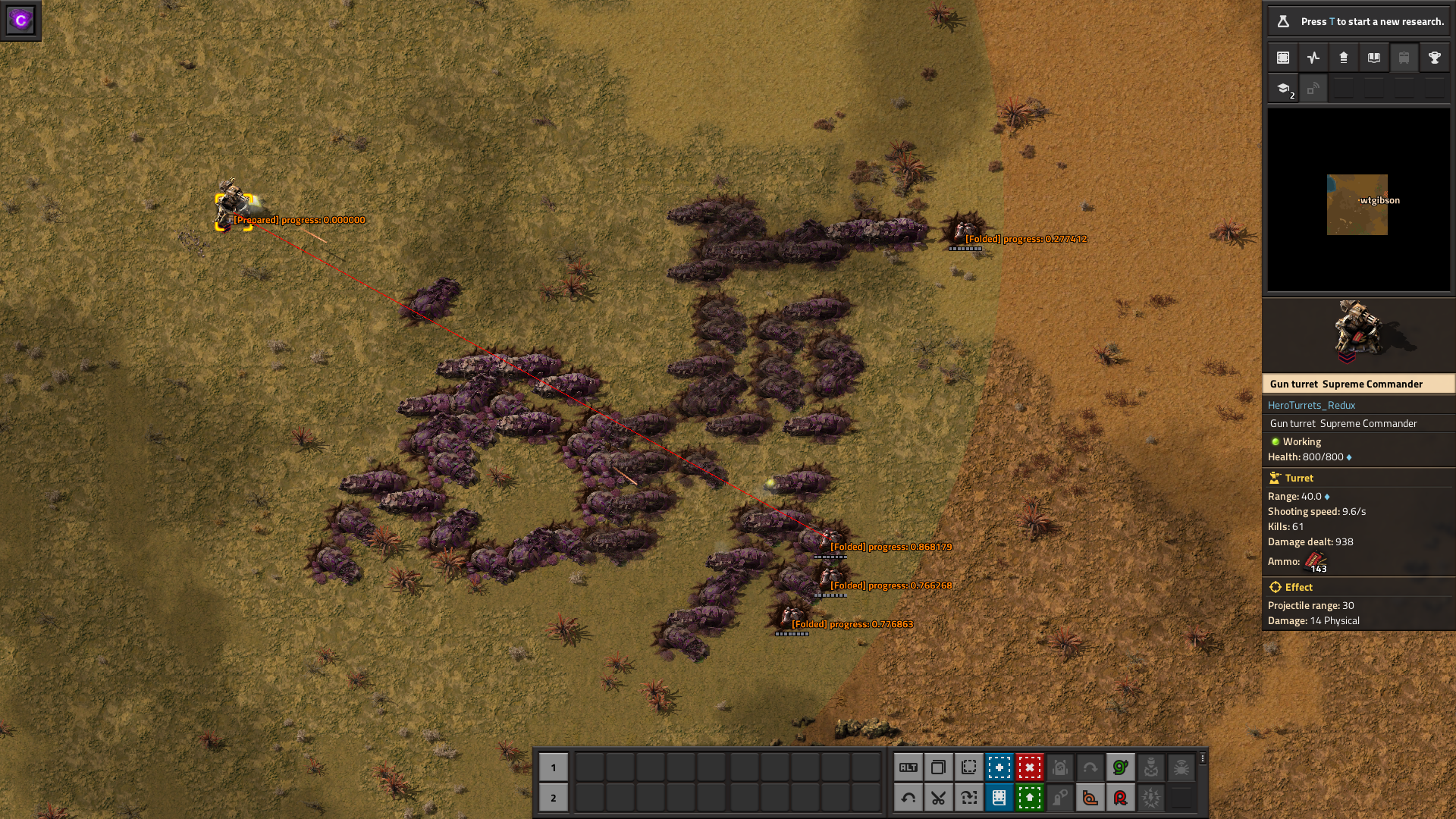The image size is (1456, 819).
Task: Toggle the ALT-mode overlay button
Action: pyautogui.click(x=909, y=767)
